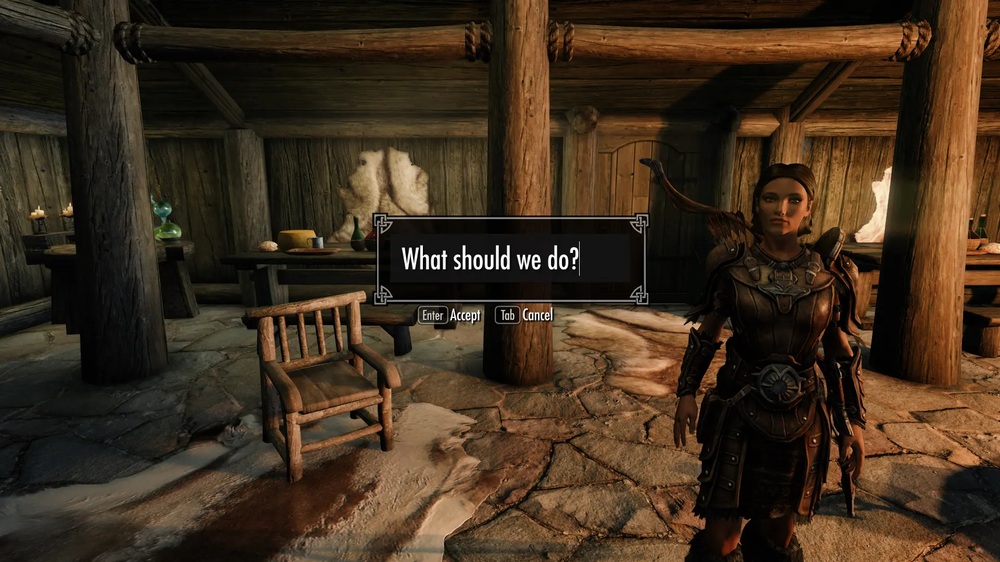Accept the typed text entry
The height and width of the screenshot is (562, 1000).
pos(450,315)
